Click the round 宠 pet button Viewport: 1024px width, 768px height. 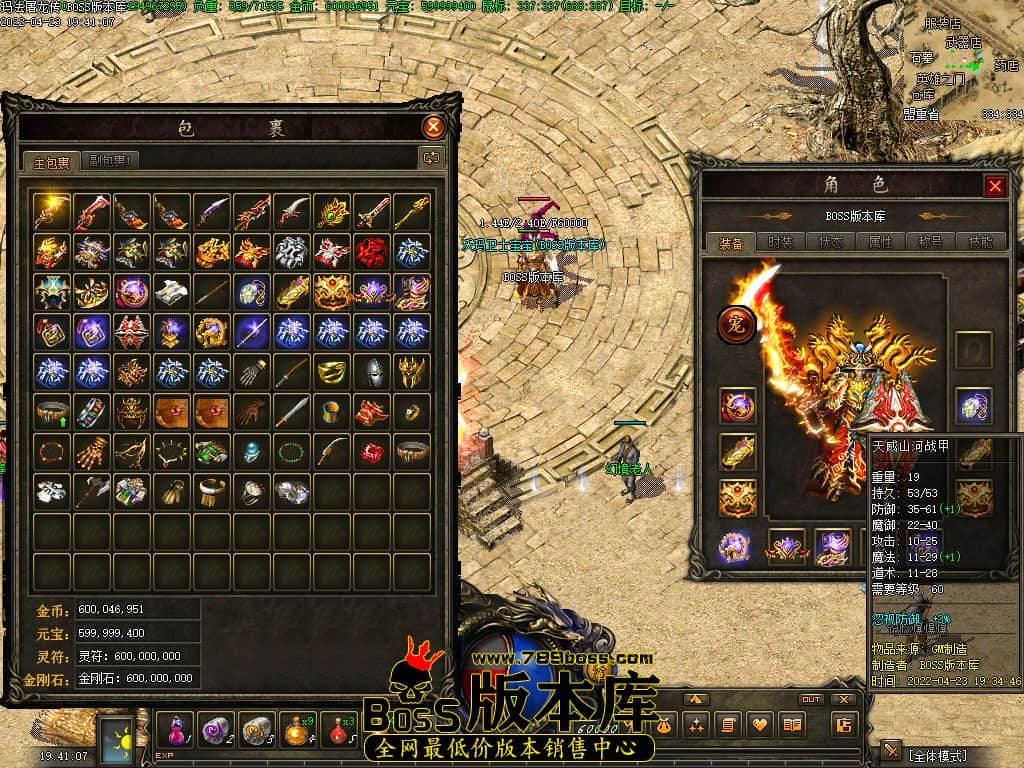(x=736, y=325)
